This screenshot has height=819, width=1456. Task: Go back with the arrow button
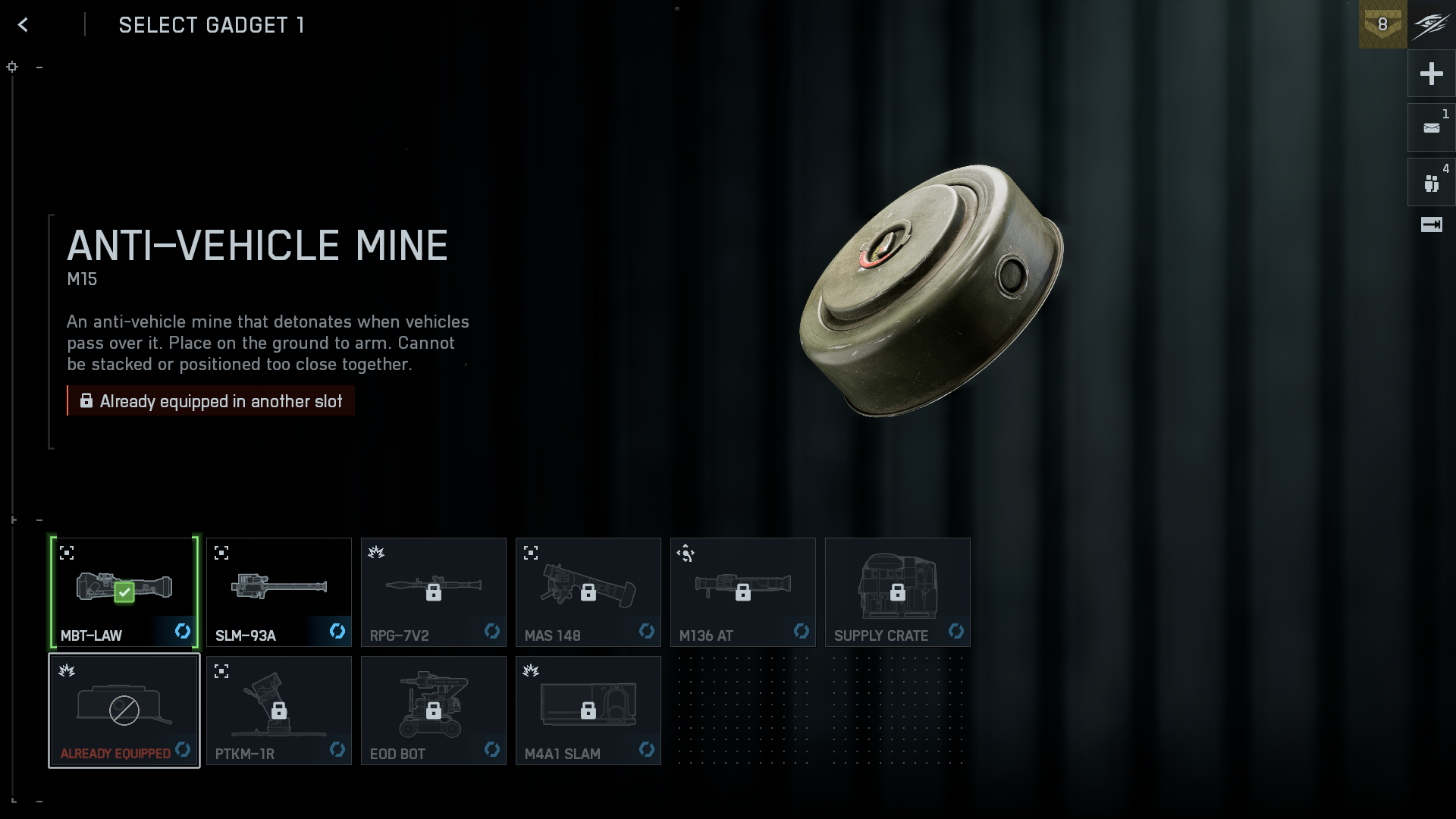coord(24,25)
